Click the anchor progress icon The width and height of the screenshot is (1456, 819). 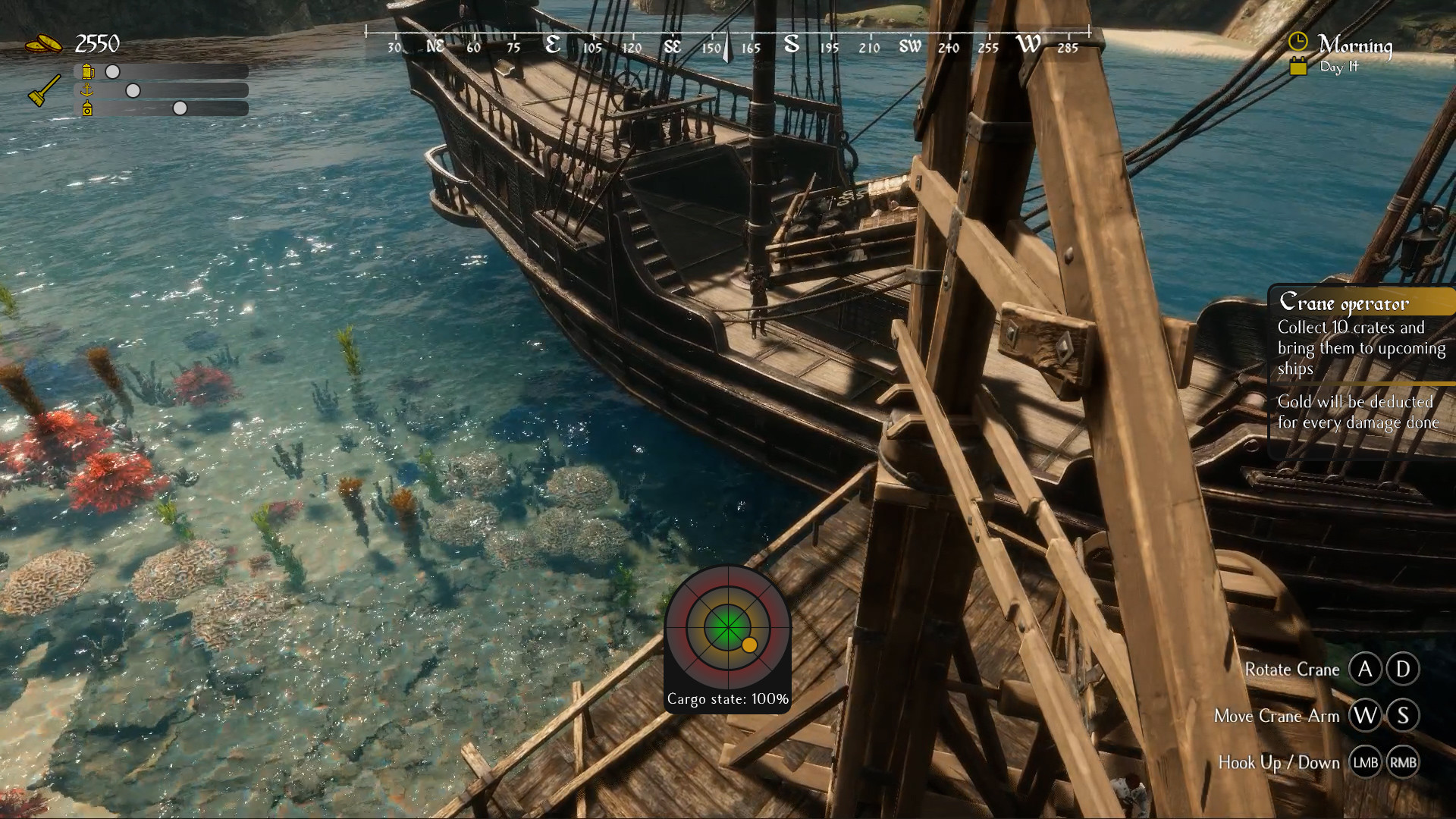pyautogui.click(x=87, y=92)
